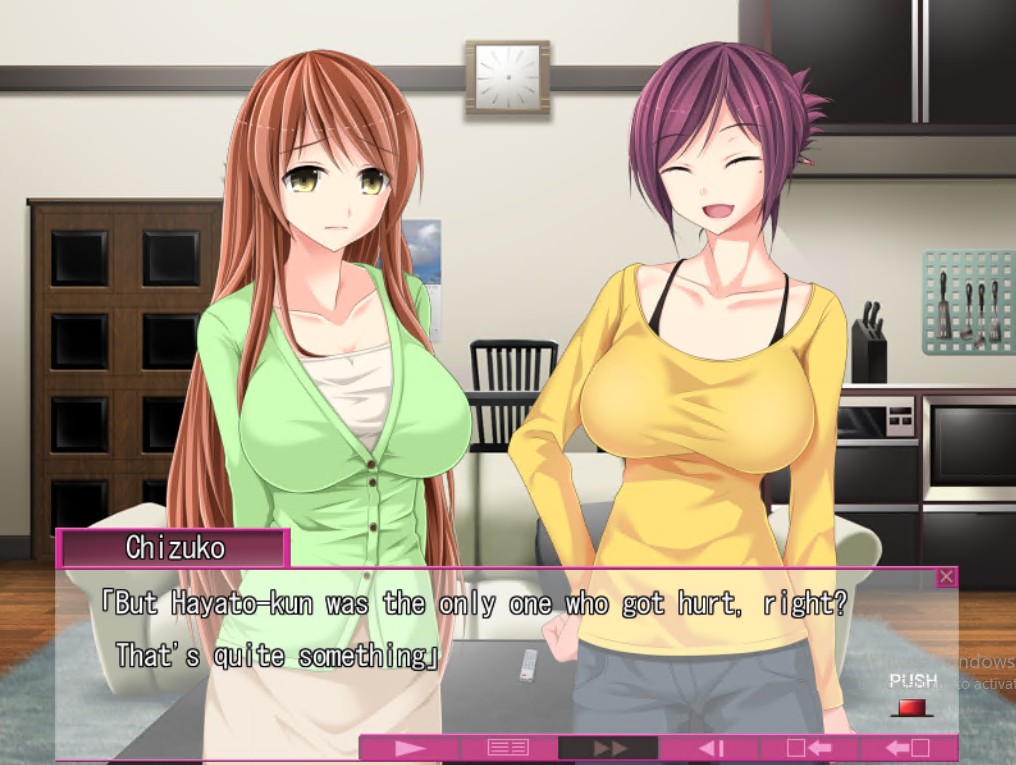Activate the double-arrow skip button
Viewport: 1016px width, 765px height.
(609, 747)
